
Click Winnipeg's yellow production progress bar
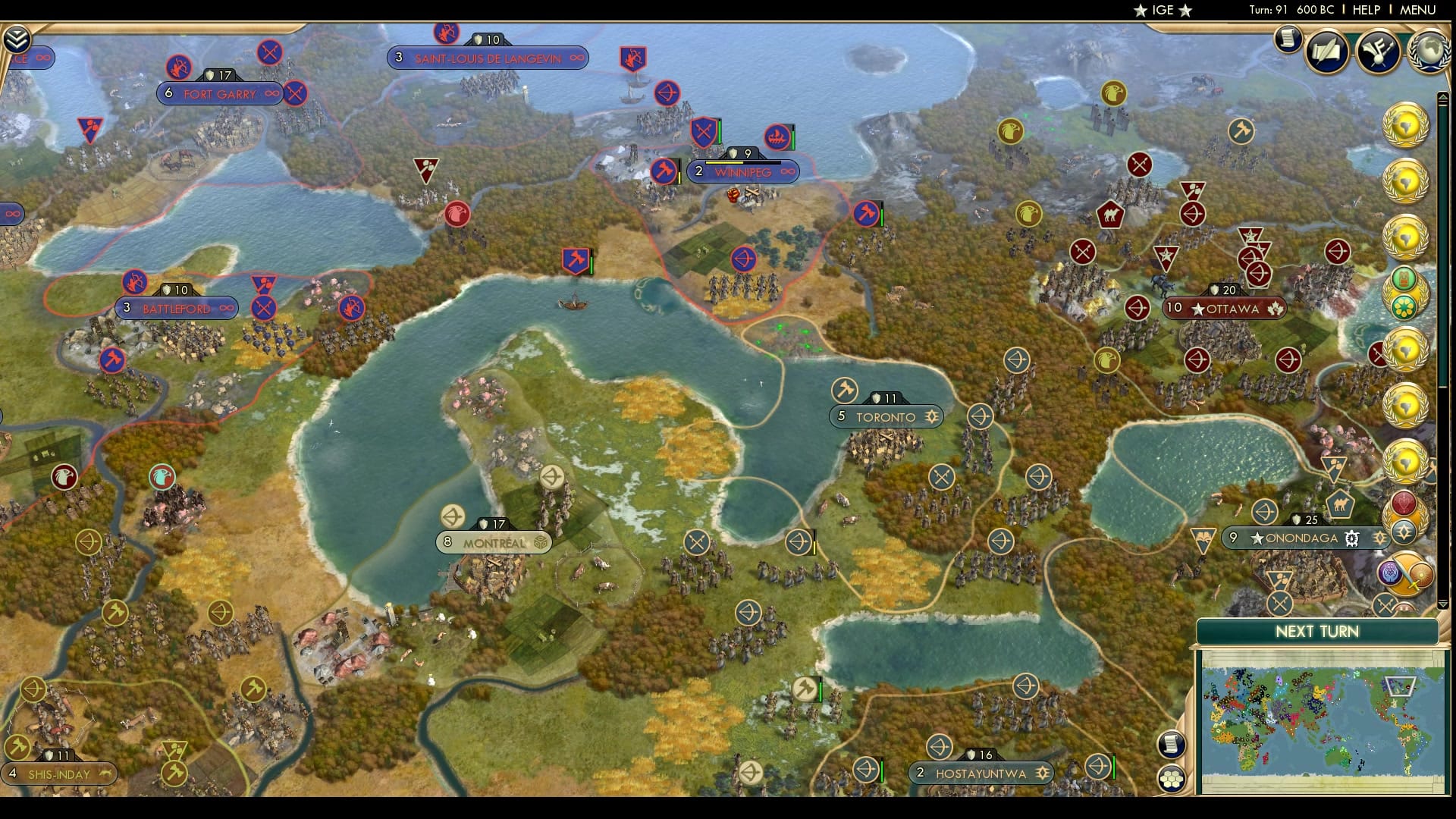coord(724,162)
